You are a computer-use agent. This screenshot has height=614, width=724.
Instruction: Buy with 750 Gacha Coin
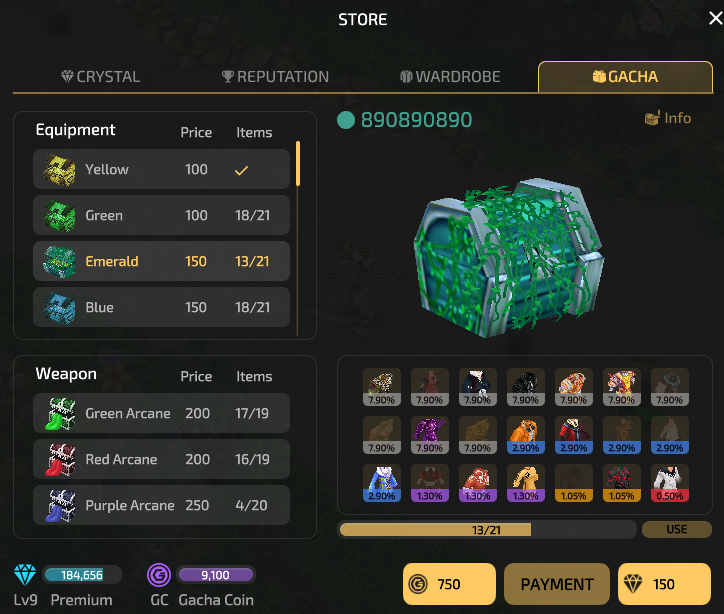pyautogui.click(x=449, y=584)
